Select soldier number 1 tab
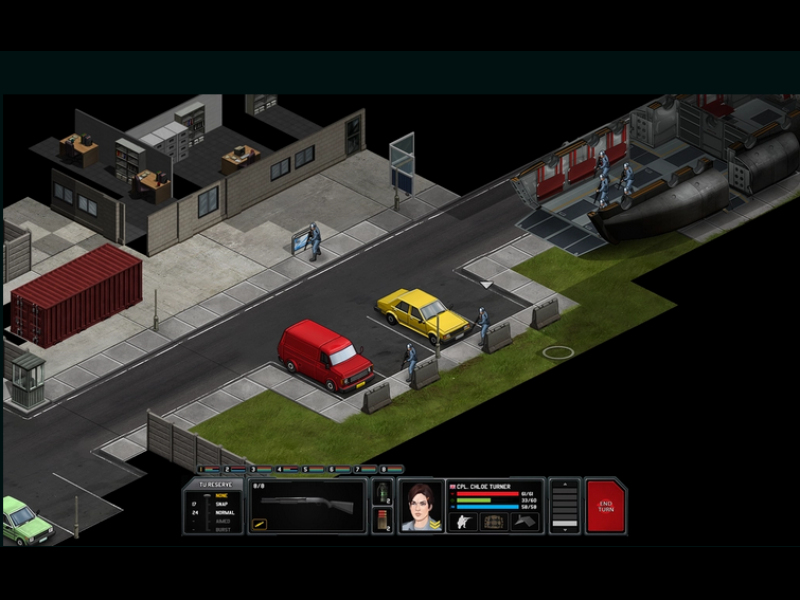 200,468
